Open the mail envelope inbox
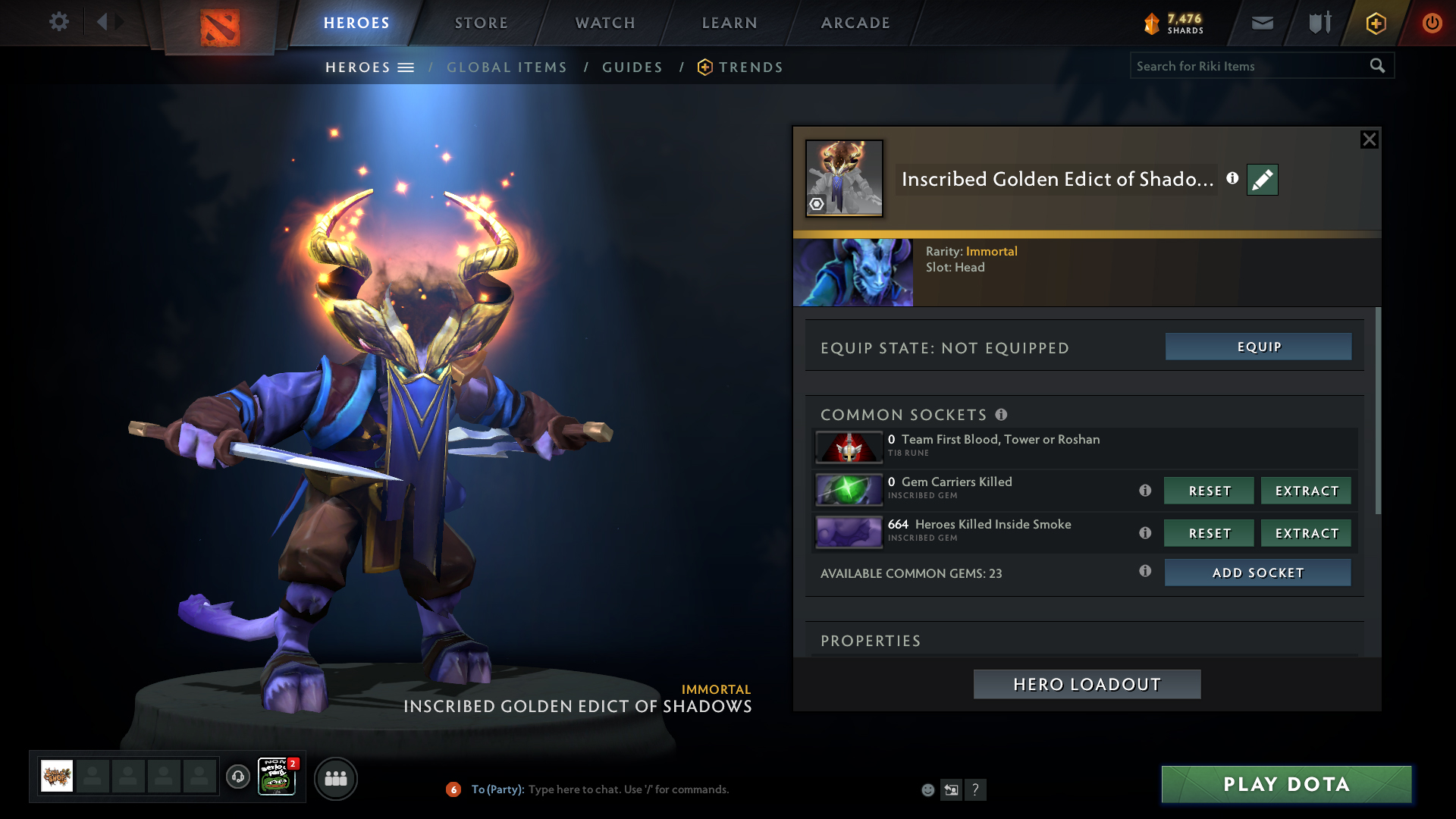1456x819 pixels. [1263, 23]
